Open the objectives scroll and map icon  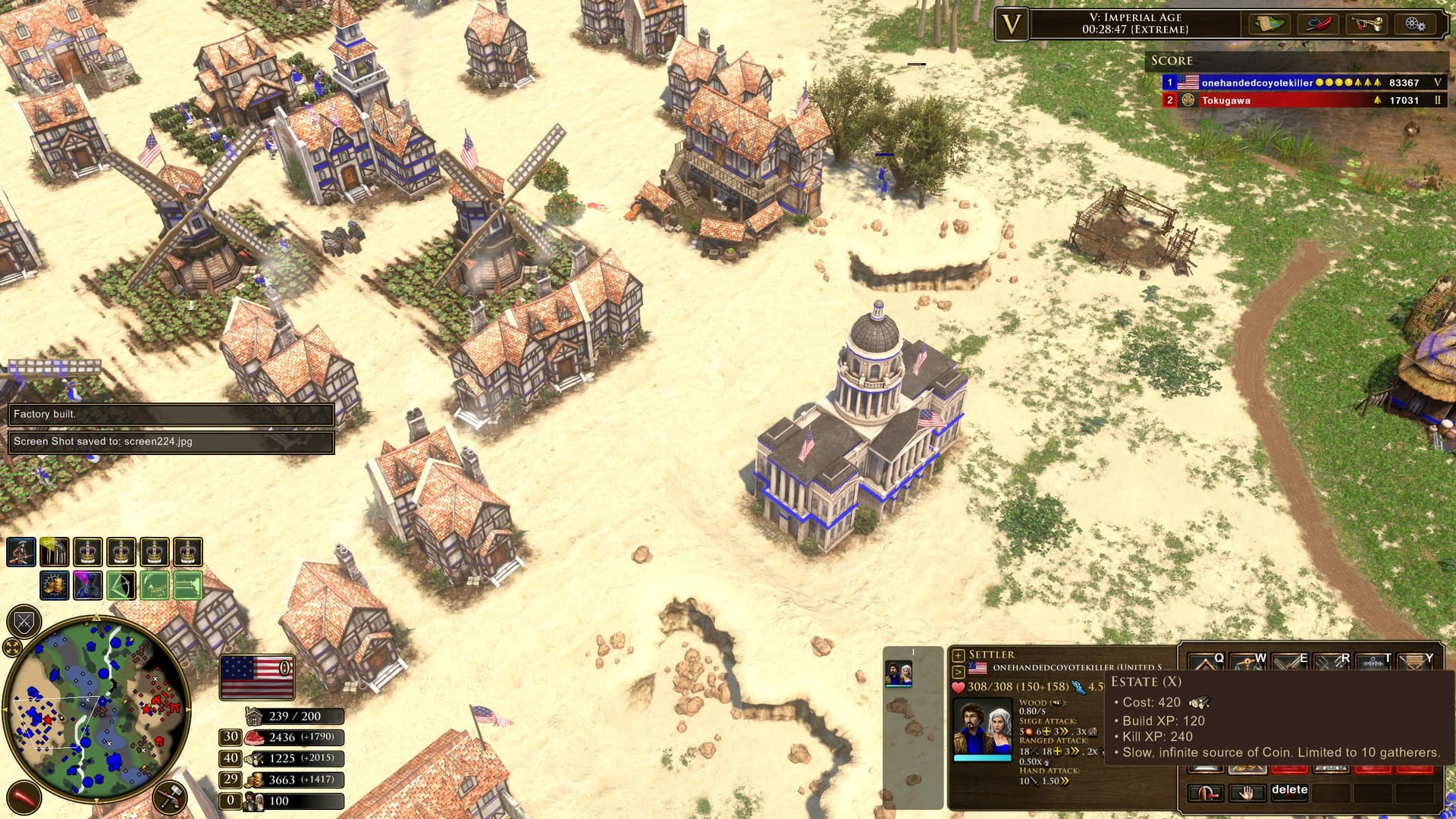click(1269, 24)
